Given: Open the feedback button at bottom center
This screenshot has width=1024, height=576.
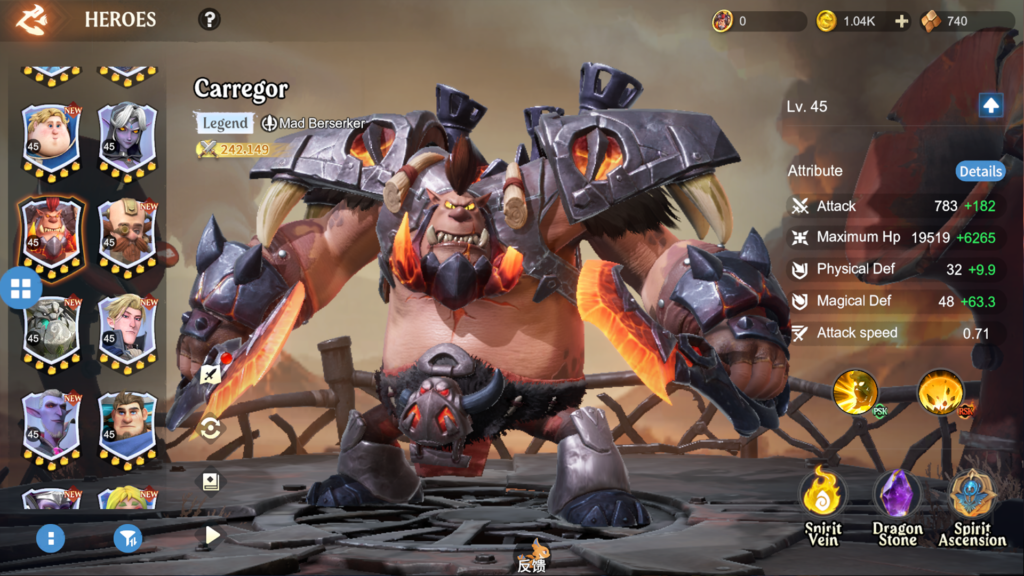Looking at the screenshot, I should click(x=531, y=556).
